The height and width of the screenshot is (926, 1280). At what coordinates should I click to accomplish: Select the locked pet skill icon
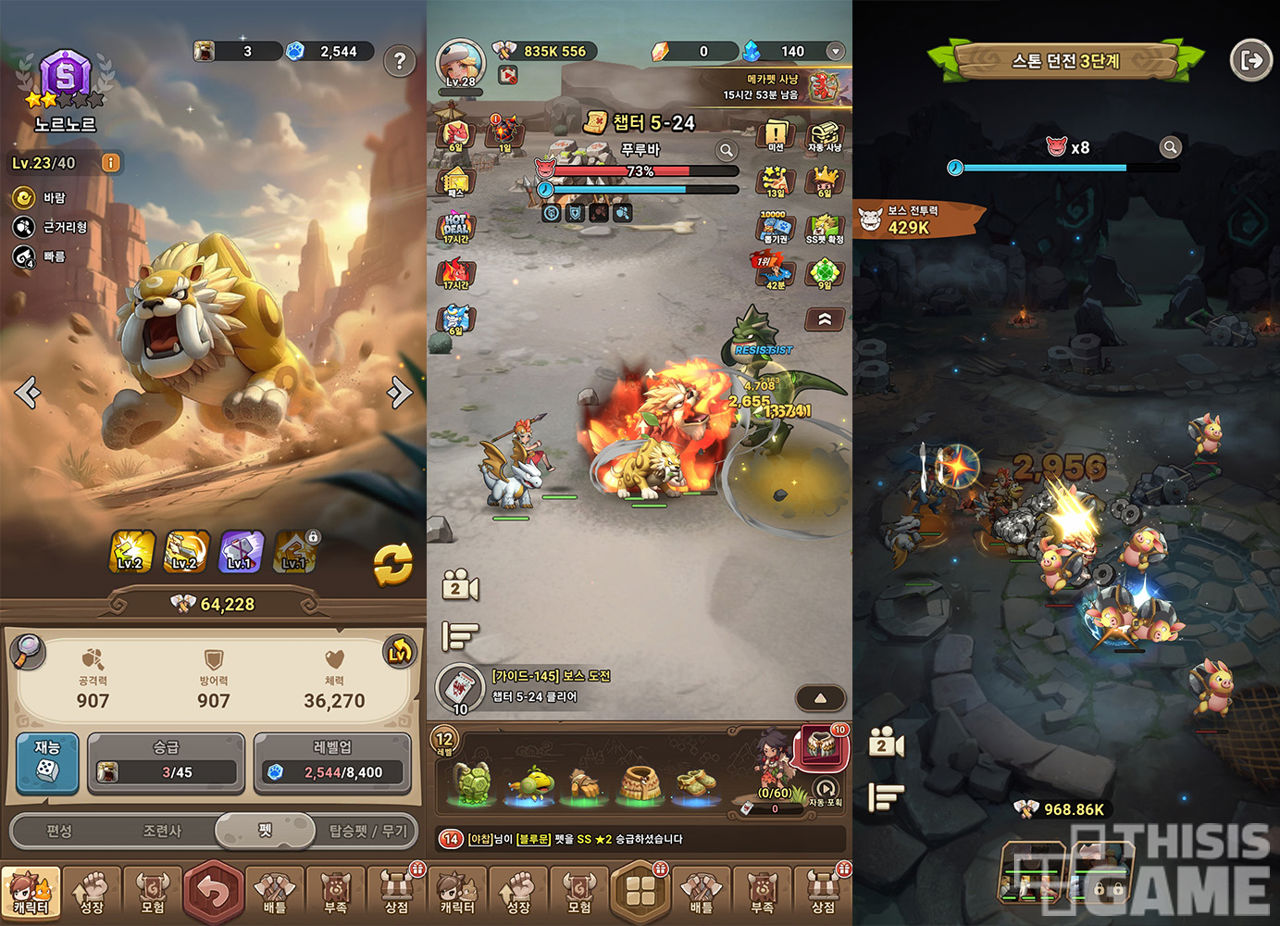click(x=296, y=551)
